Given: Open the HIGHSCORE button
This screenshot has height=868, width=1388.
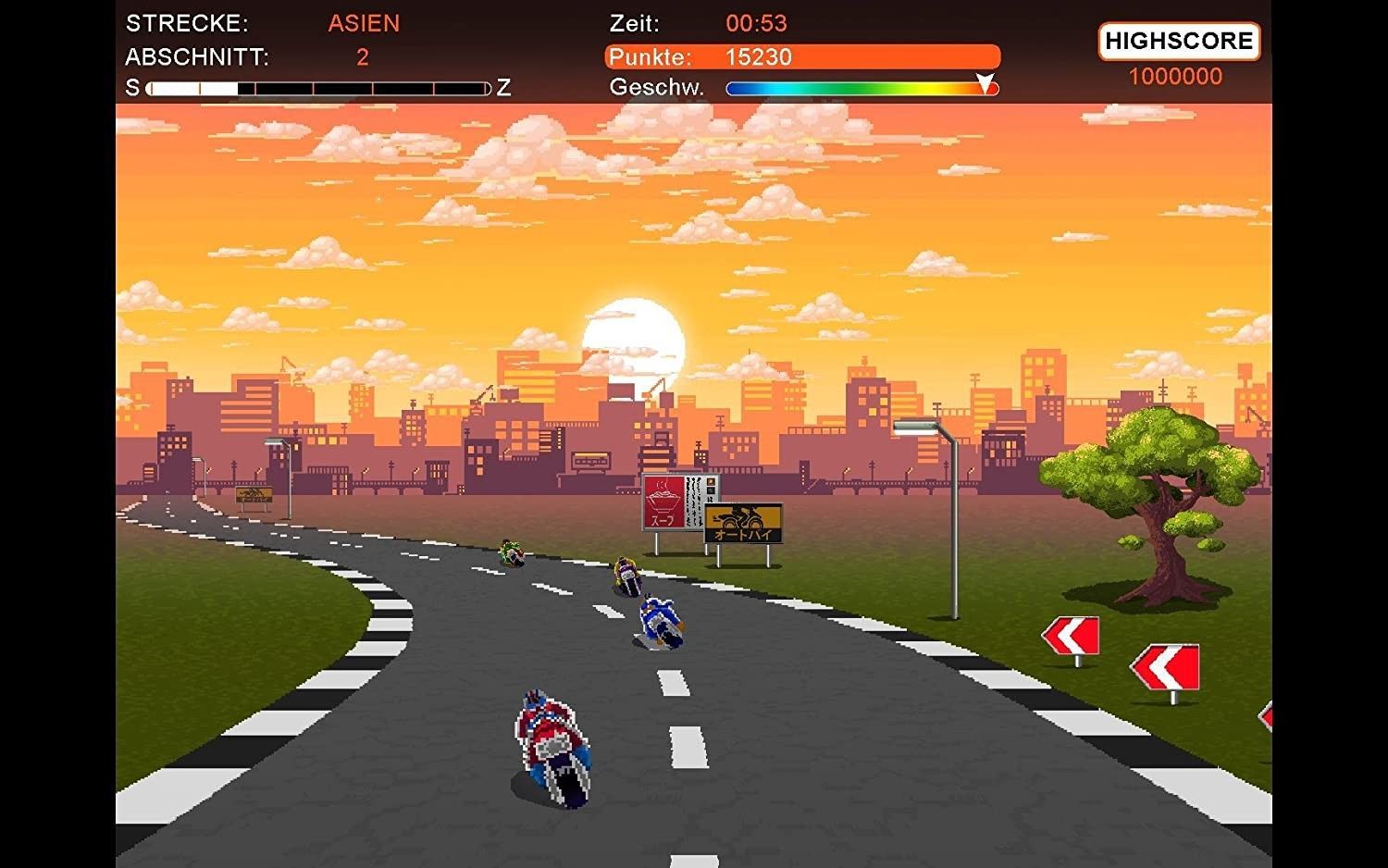Looking at the screenshot, I should coord(1178,42).
